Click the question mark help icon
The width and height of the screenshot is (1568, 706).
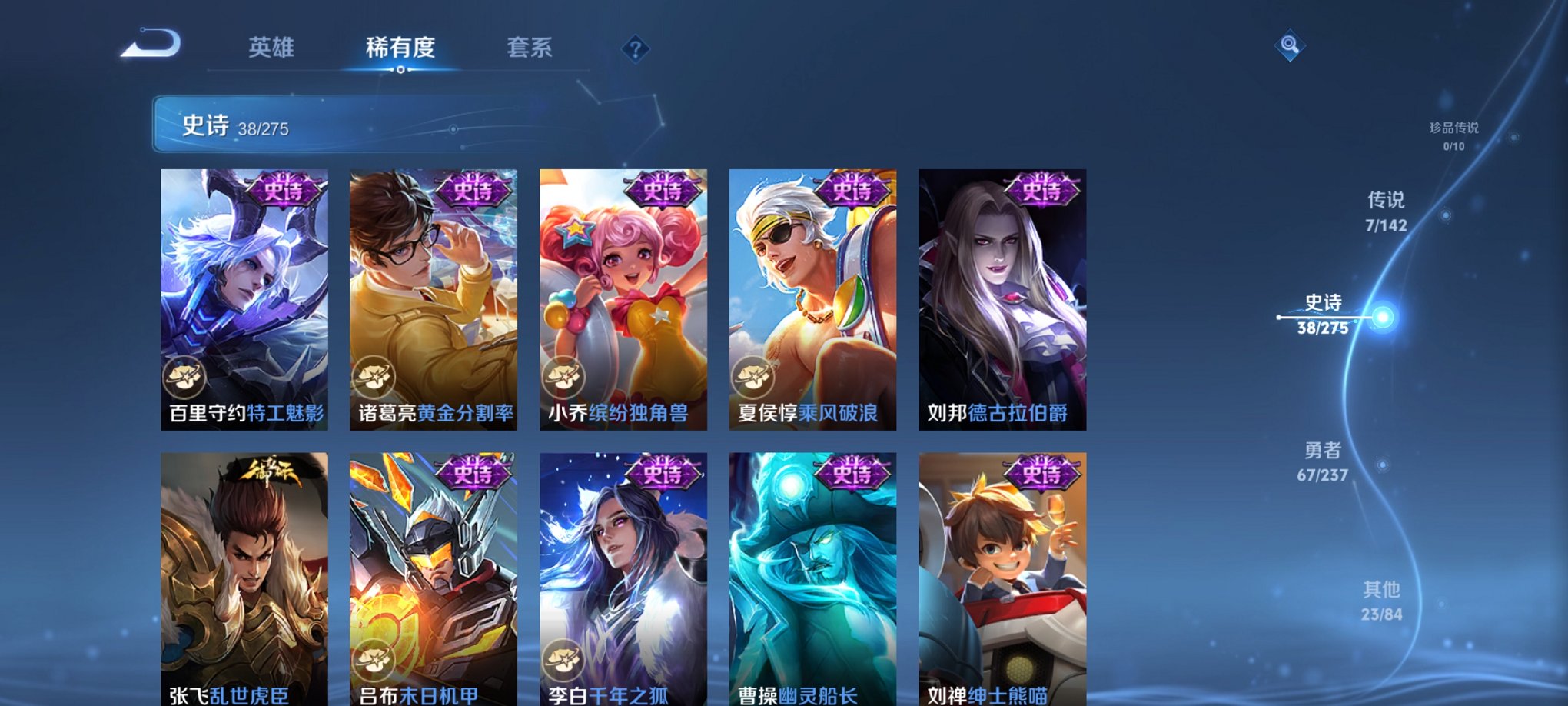[634, 49]
